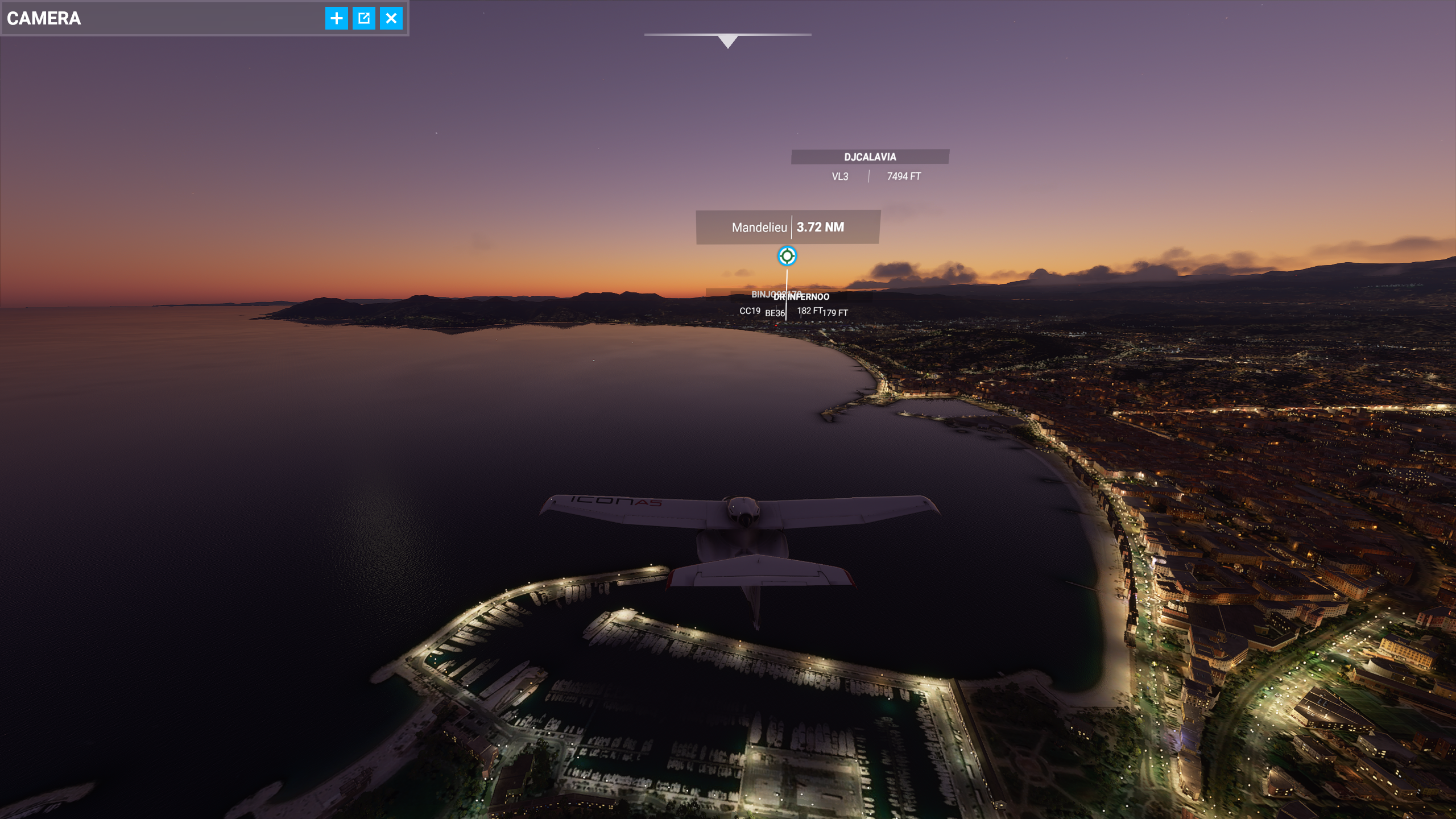Click the toolbar reveal line at screen top
1456x819 pixels.
coord(728,35)
